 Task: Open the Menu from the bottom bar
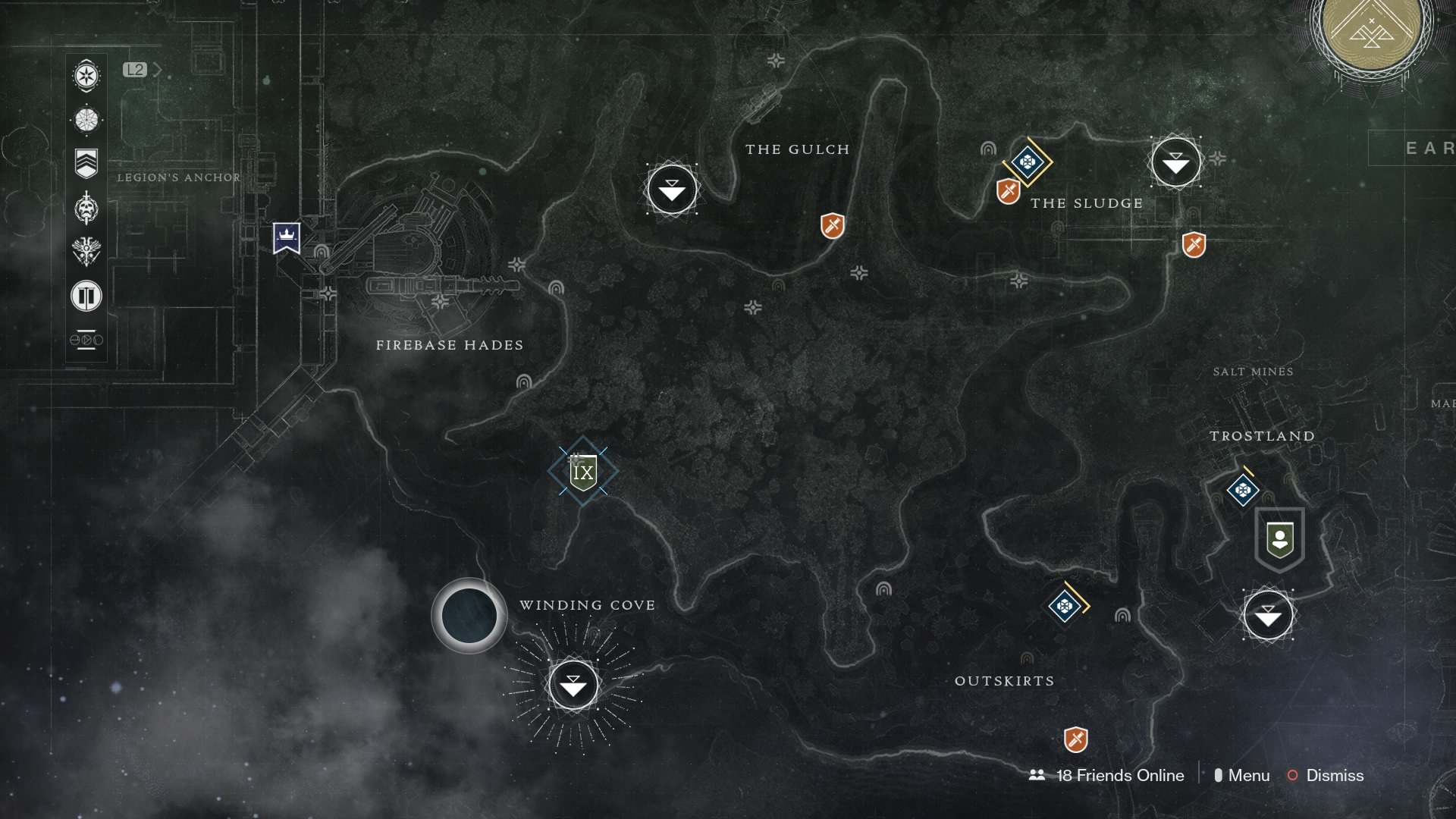click(x=1250, y=776)
